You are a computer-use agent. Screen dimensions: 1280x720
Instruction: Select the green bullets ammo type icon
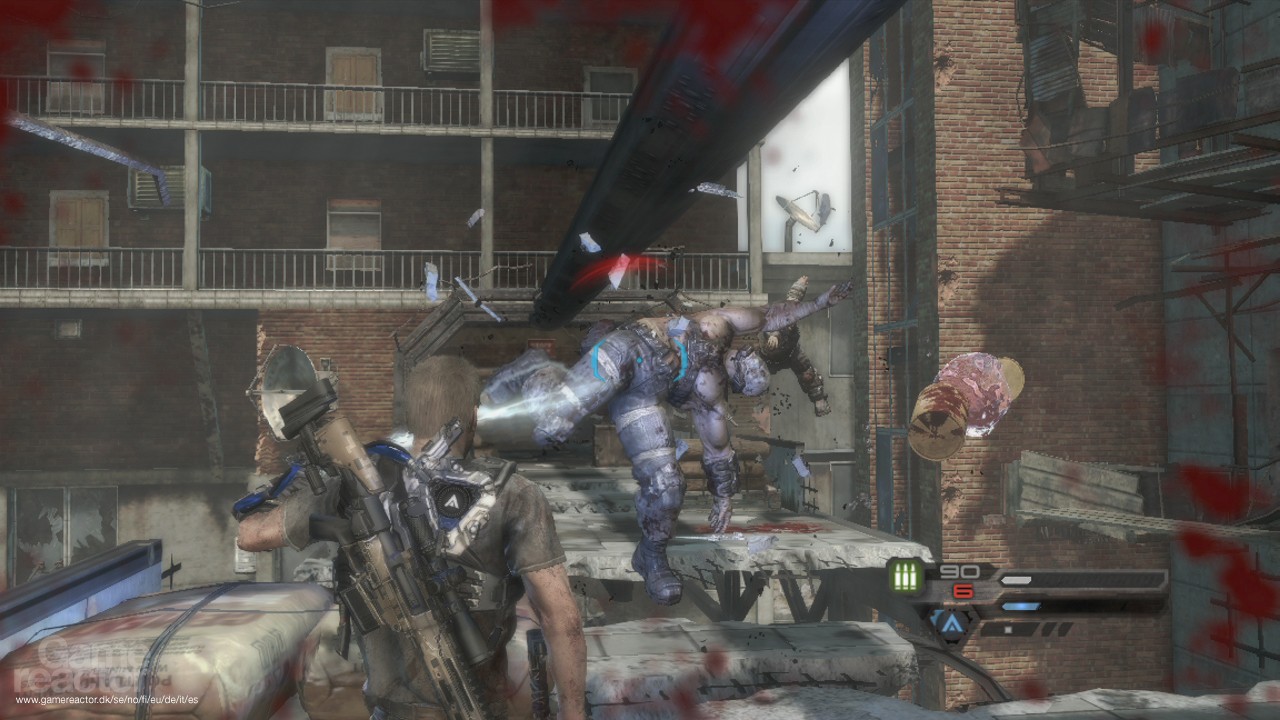click(906, 579)
